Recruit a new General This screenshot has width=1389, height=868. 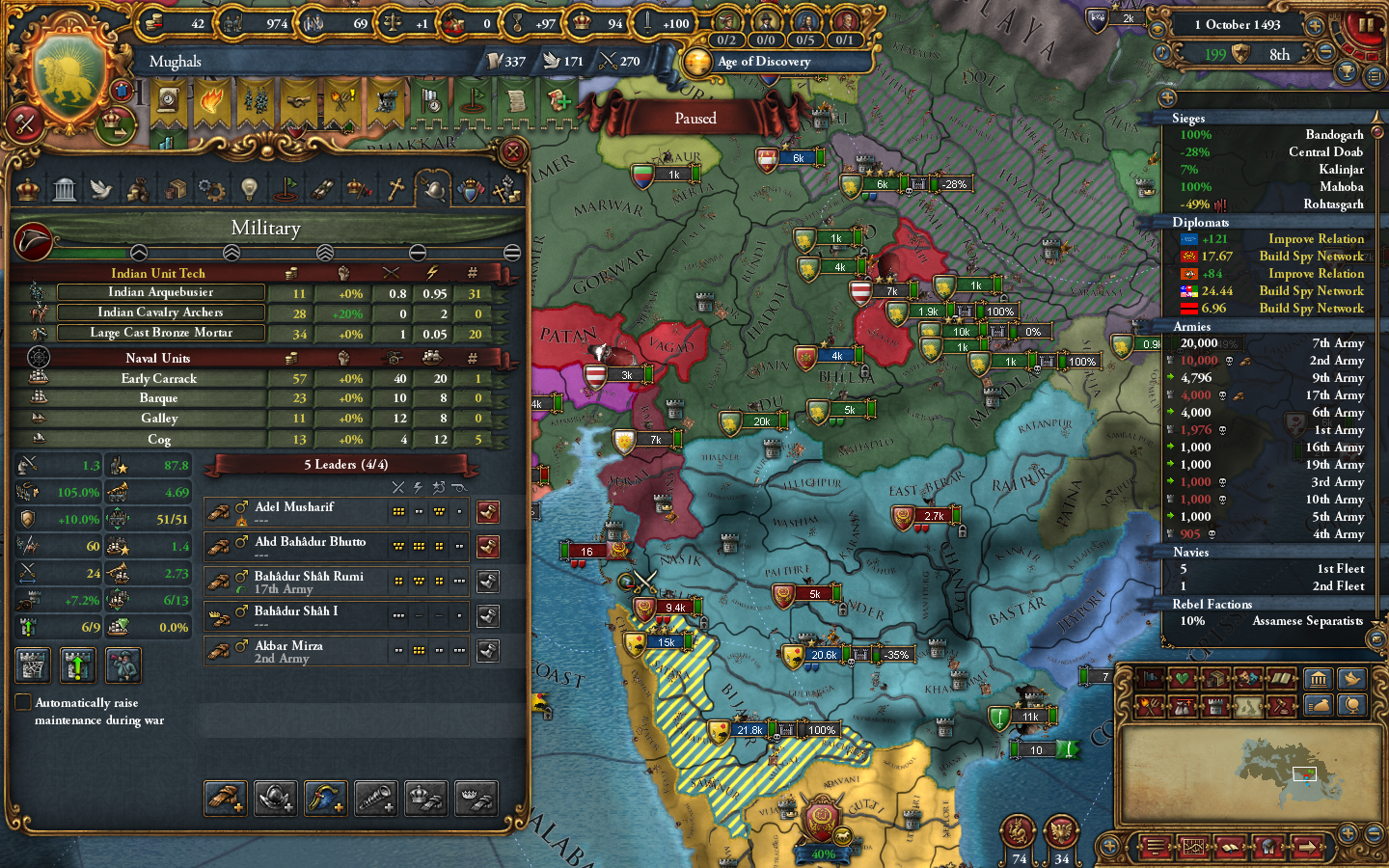[x=225, y=798]
